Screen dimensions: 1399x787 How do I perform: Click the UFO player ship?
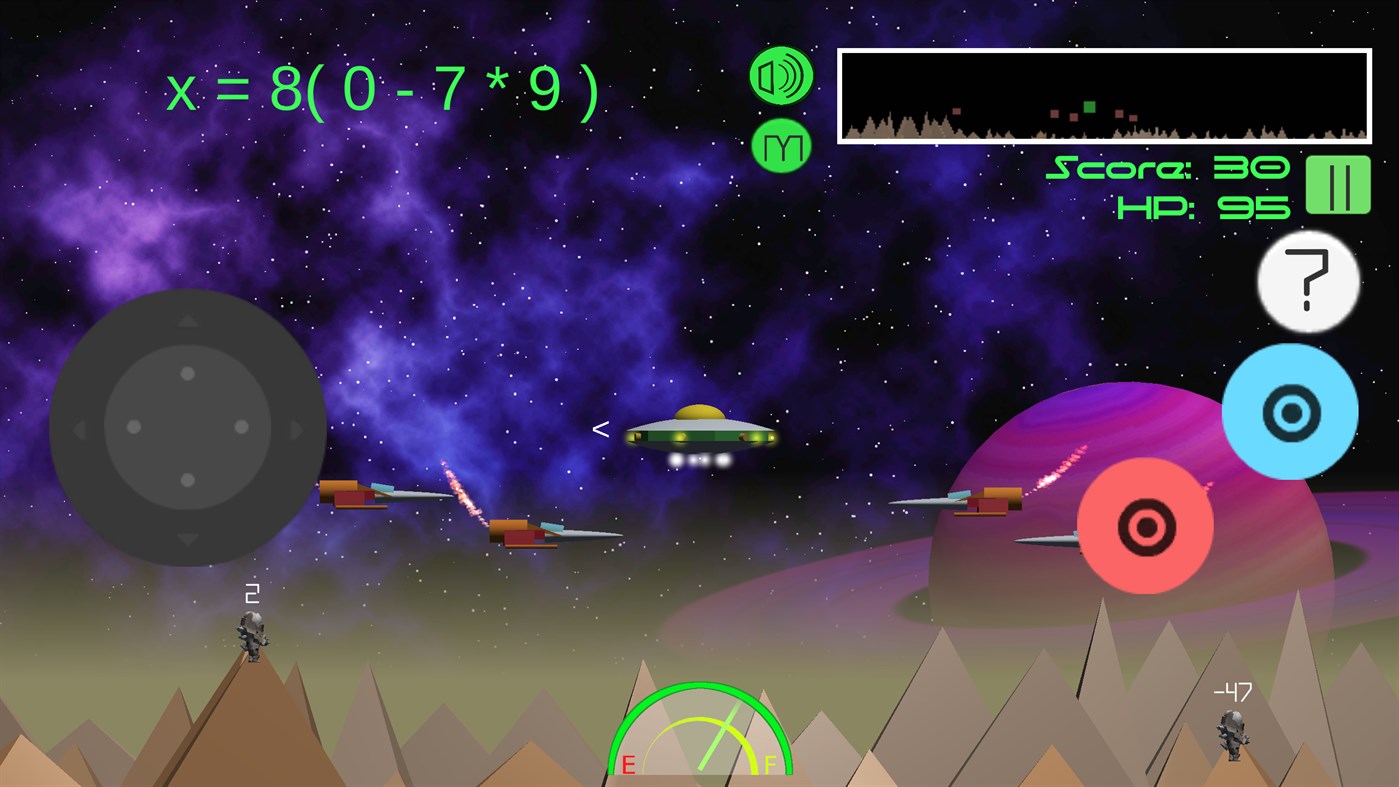pos(699,432)
